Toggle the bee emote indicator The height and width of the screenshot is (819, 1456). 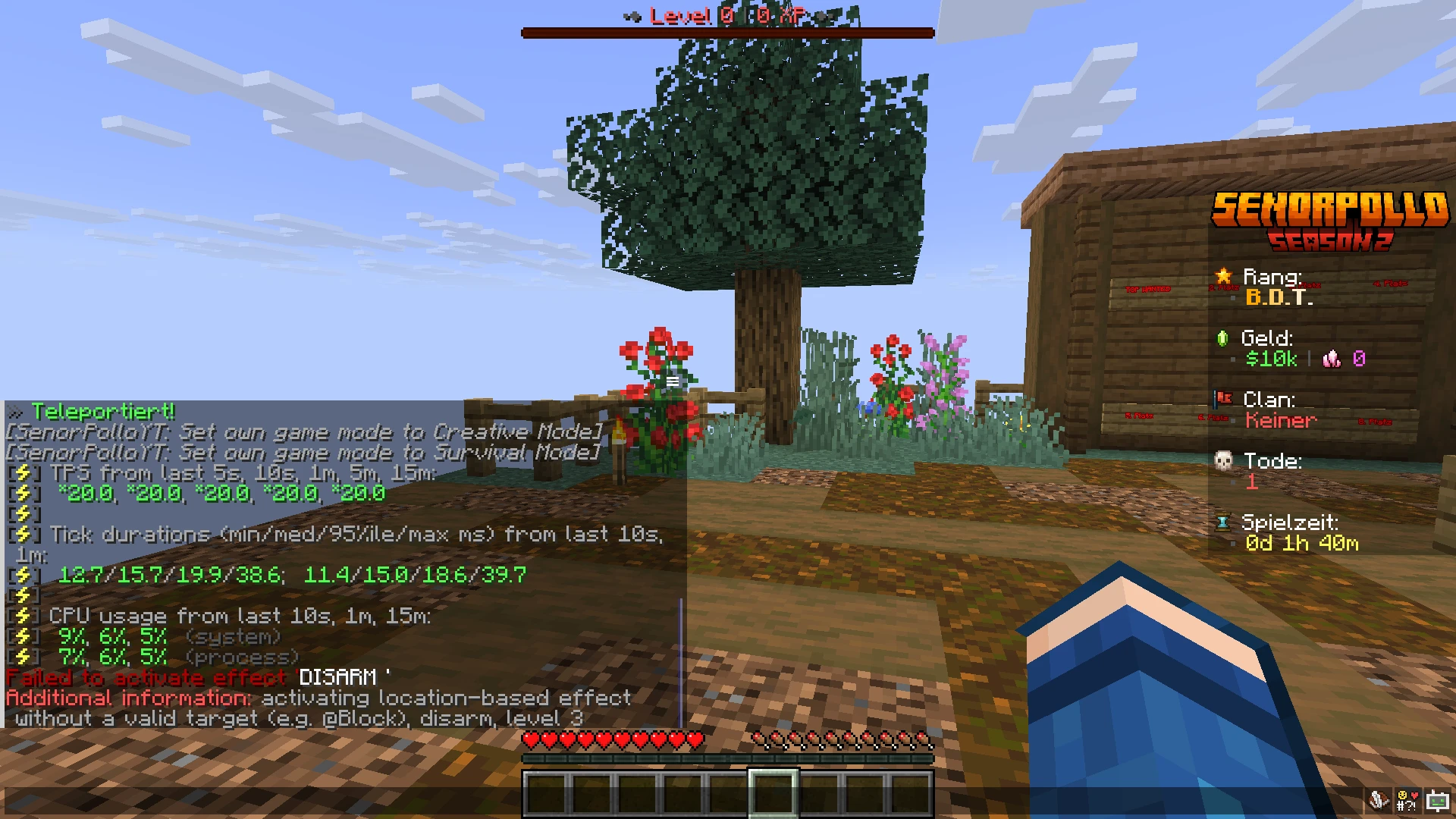click(x=1377, y=800)
